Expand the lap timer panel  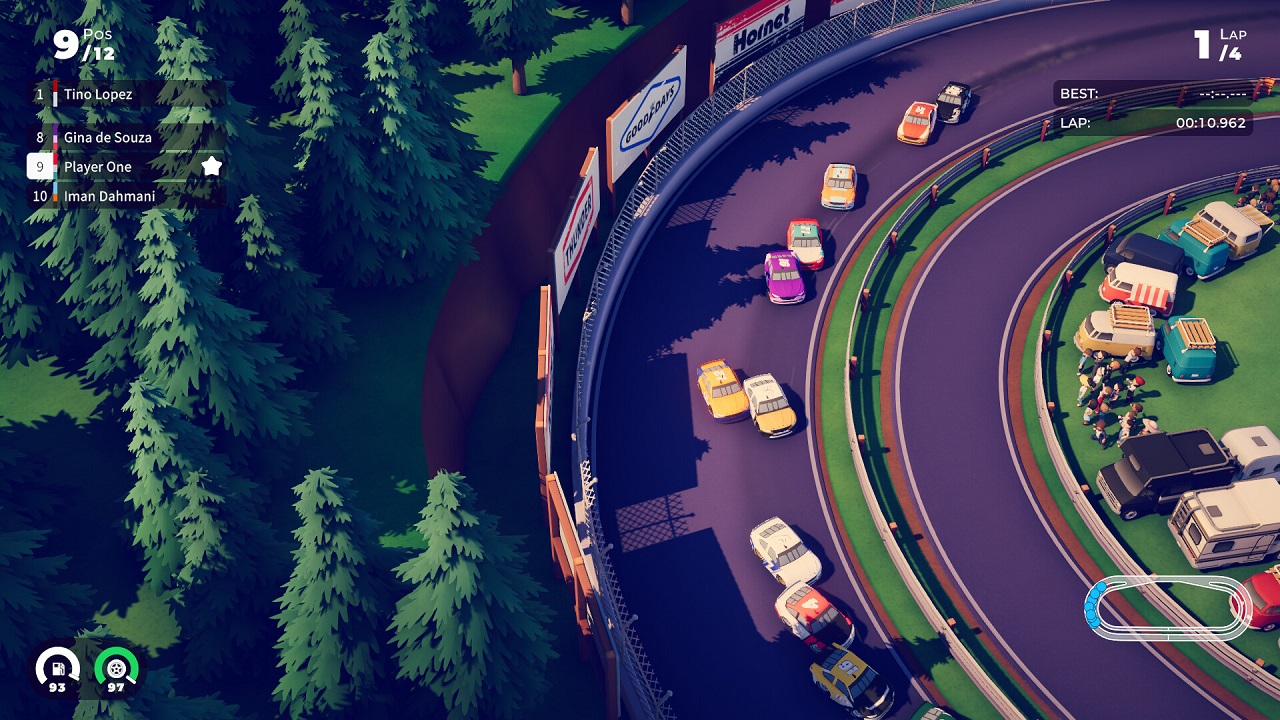[1150, 108]
